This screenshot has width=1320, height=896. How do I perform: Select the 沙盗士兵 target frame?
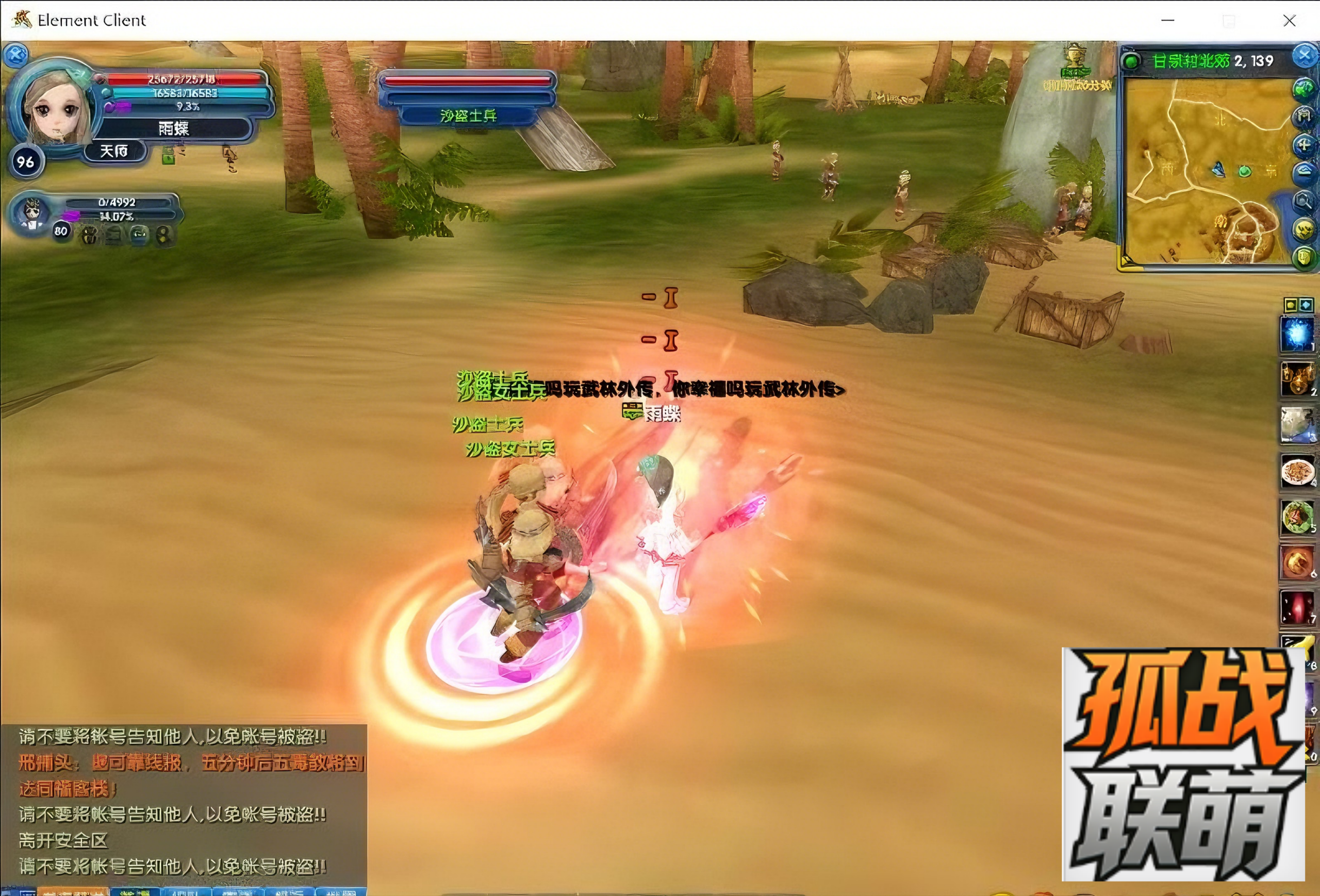coord(468,97)
